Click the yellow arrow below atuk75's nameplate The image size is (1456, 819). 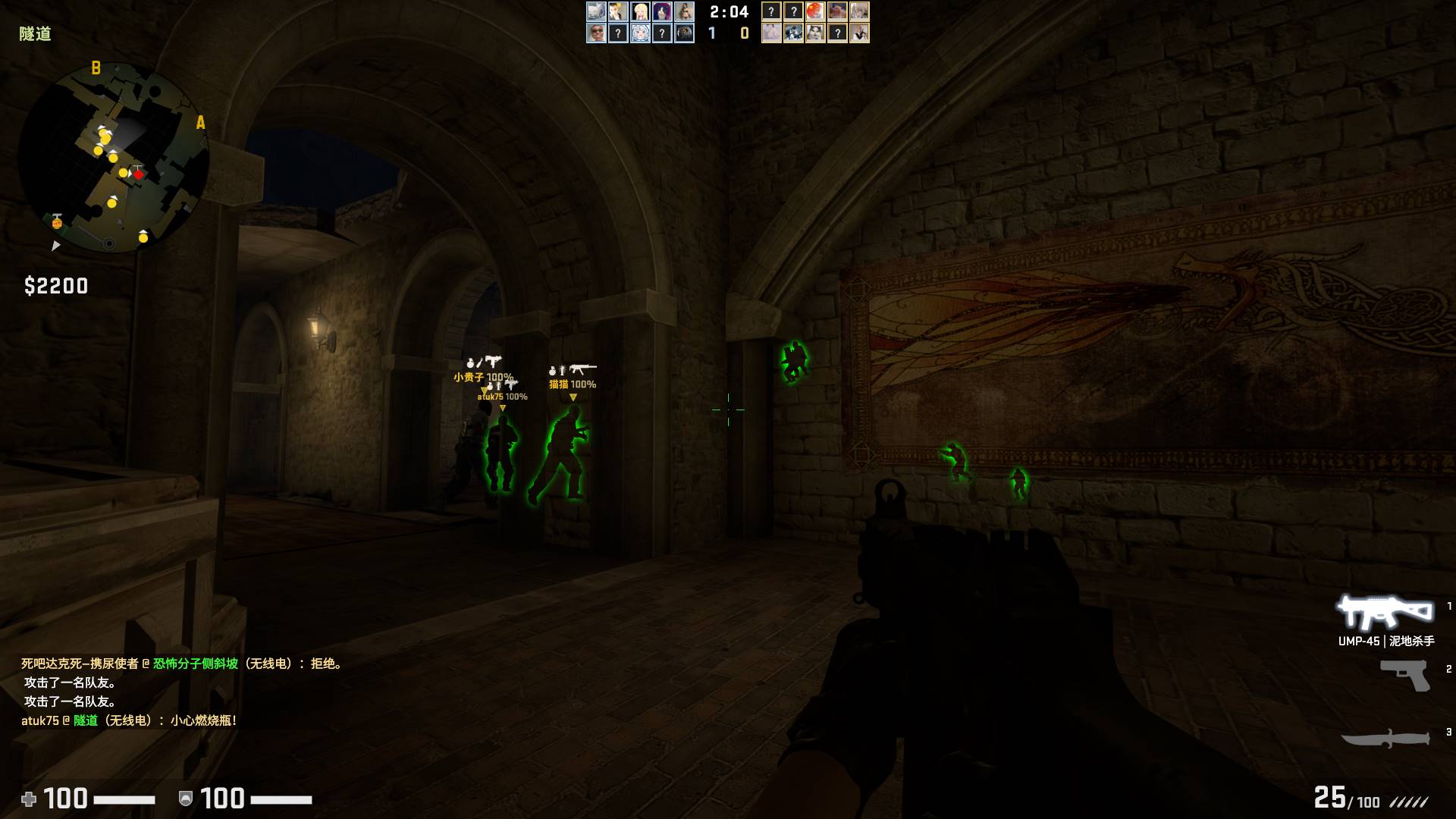point(502,407)
